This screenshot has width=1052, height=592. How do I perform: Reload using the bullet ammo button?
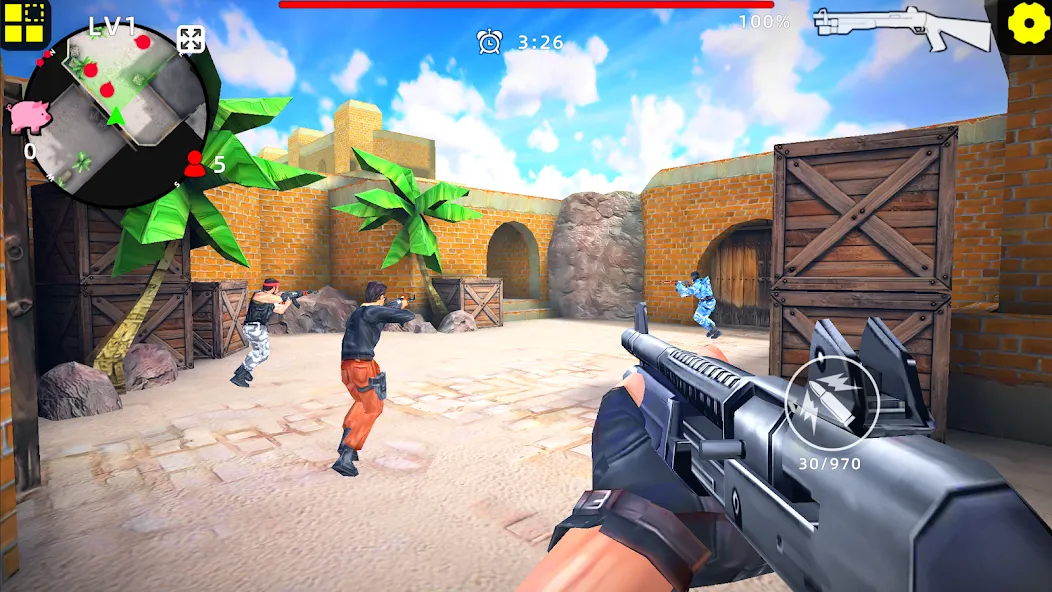tap(831, 403)
